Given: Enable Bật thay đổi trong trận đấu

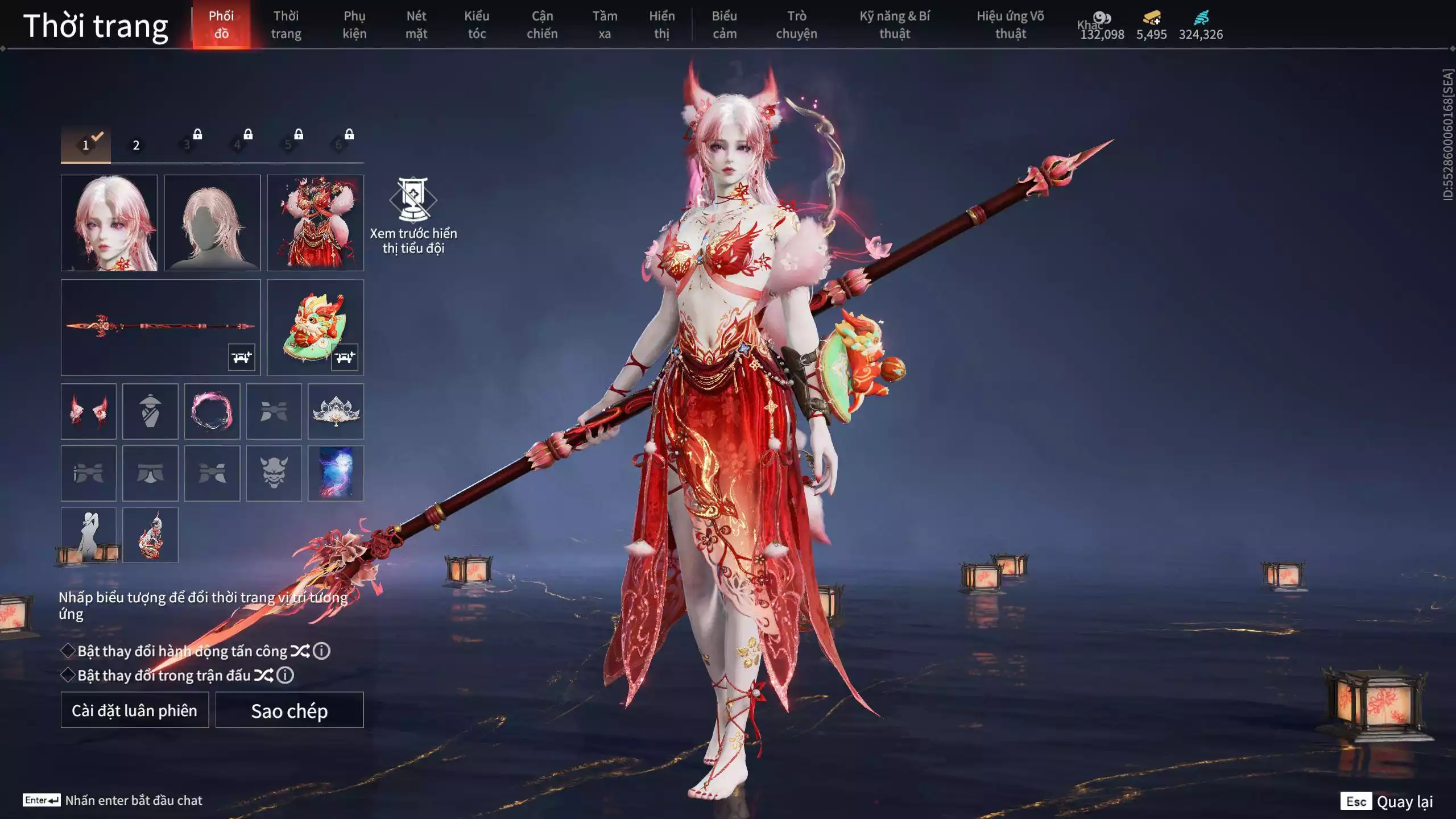Looking at the screenshot, I should pos(68,675).
